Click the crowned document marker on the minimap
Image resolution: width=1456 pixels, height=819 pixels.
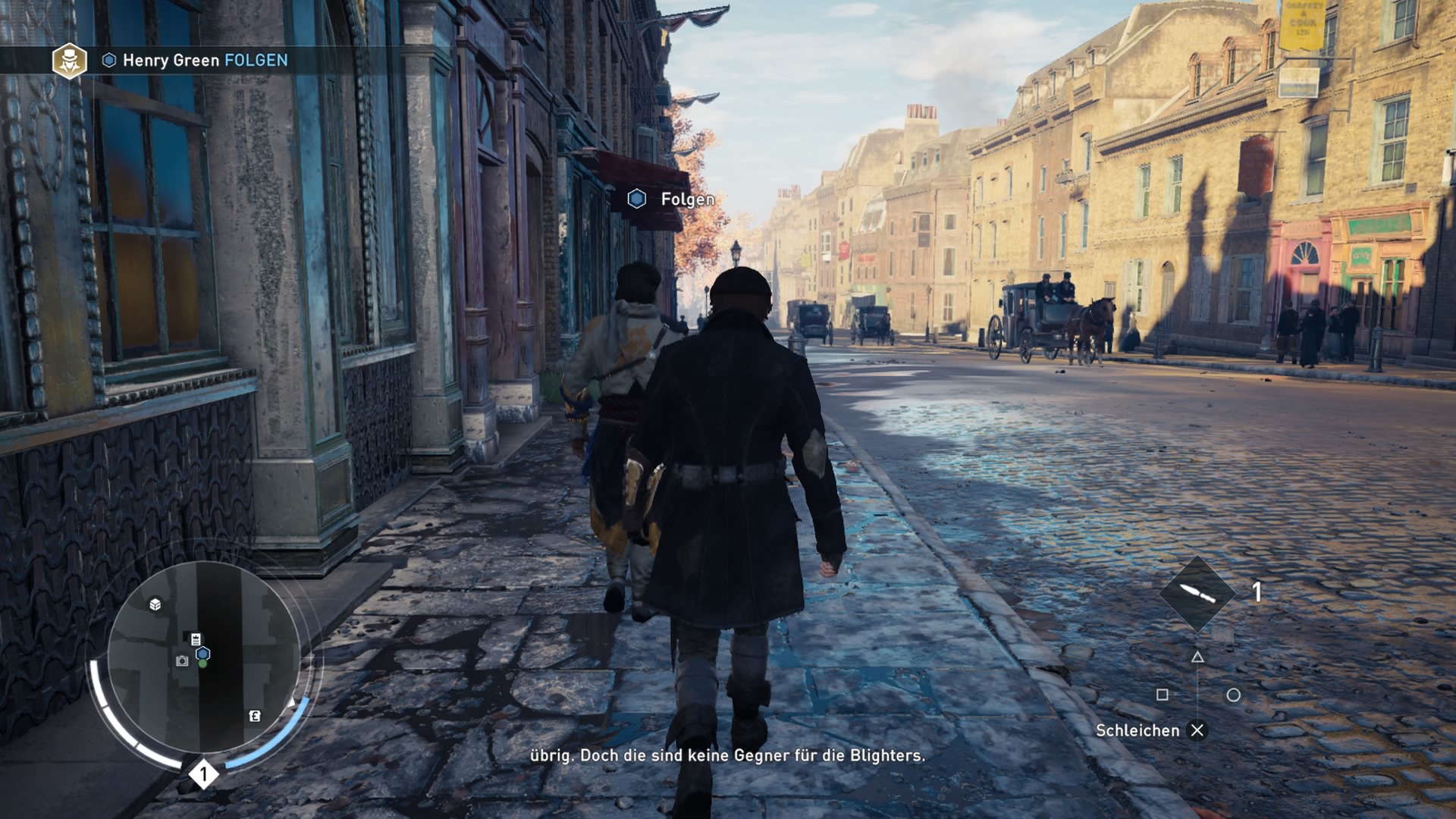click(x=196, y=639)
